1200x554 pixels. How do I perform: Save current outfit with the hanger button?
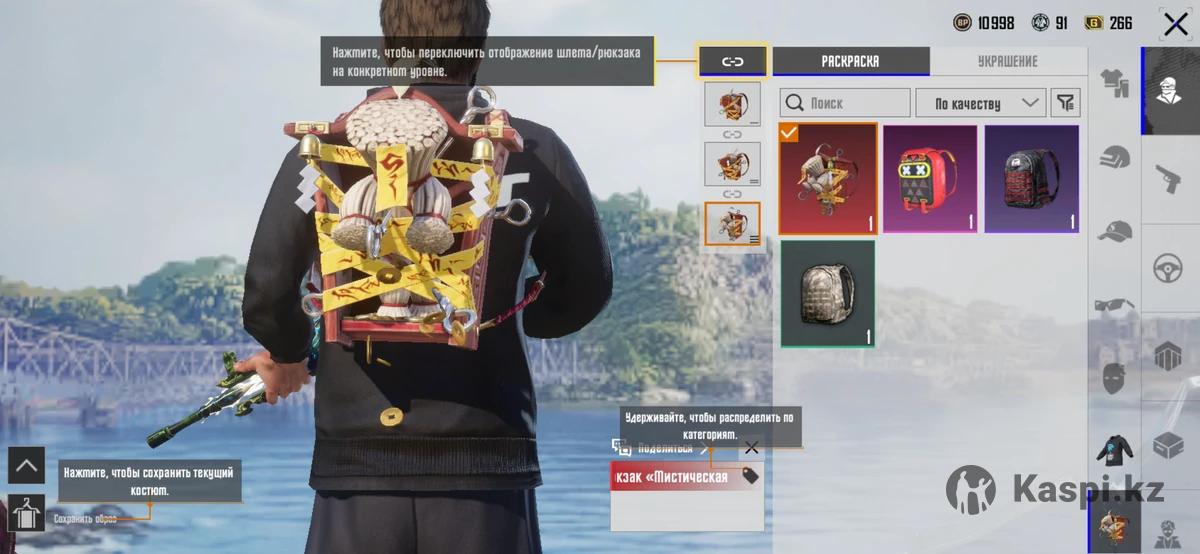[x=26, y=513]
